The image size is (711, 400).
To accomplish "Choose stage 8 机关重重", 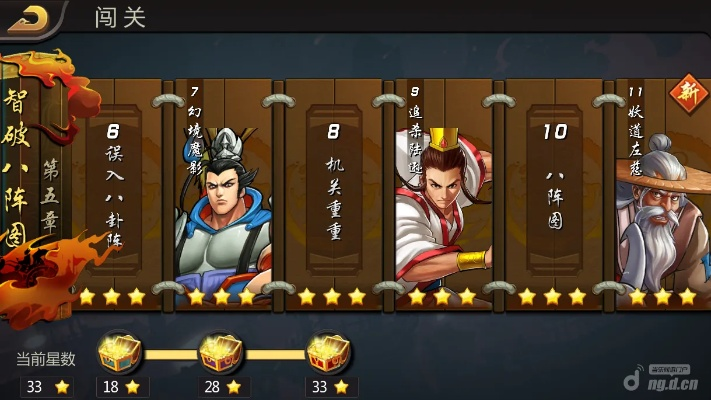I will (x=333, y=190).
